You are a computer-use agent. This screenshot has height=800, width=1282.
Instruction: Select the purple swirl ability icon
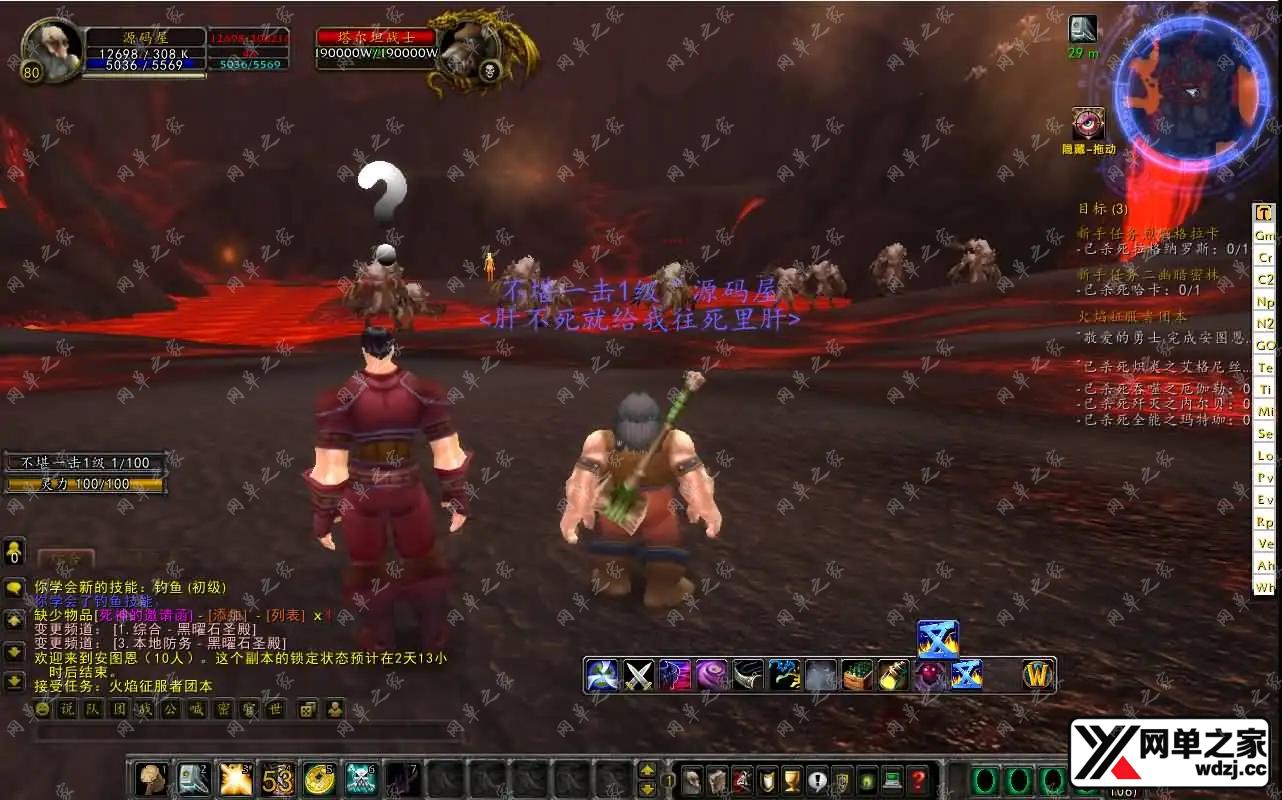point(711,676)
